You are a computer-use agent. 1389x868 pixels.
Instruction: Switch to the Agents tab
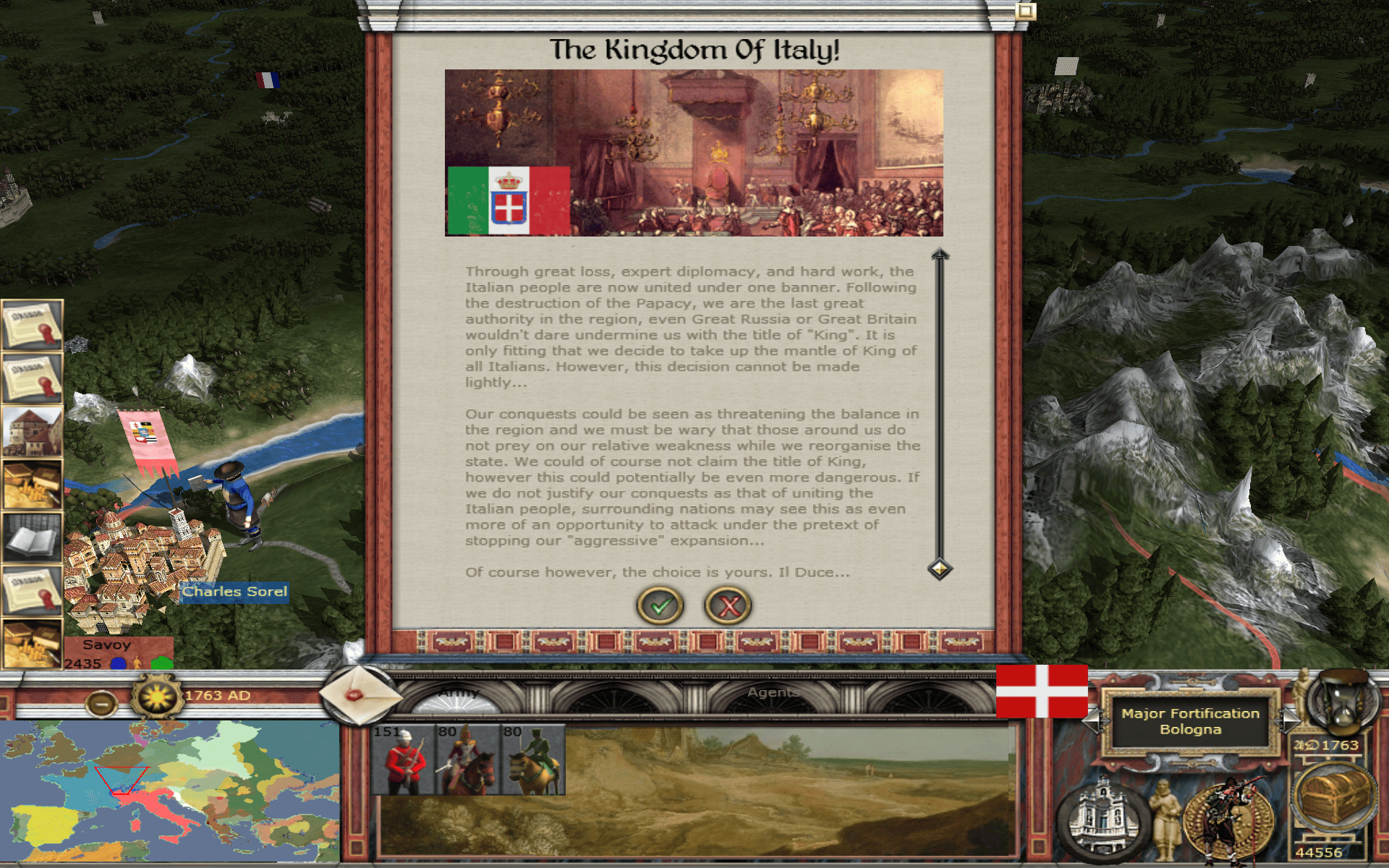click(773, 693)
